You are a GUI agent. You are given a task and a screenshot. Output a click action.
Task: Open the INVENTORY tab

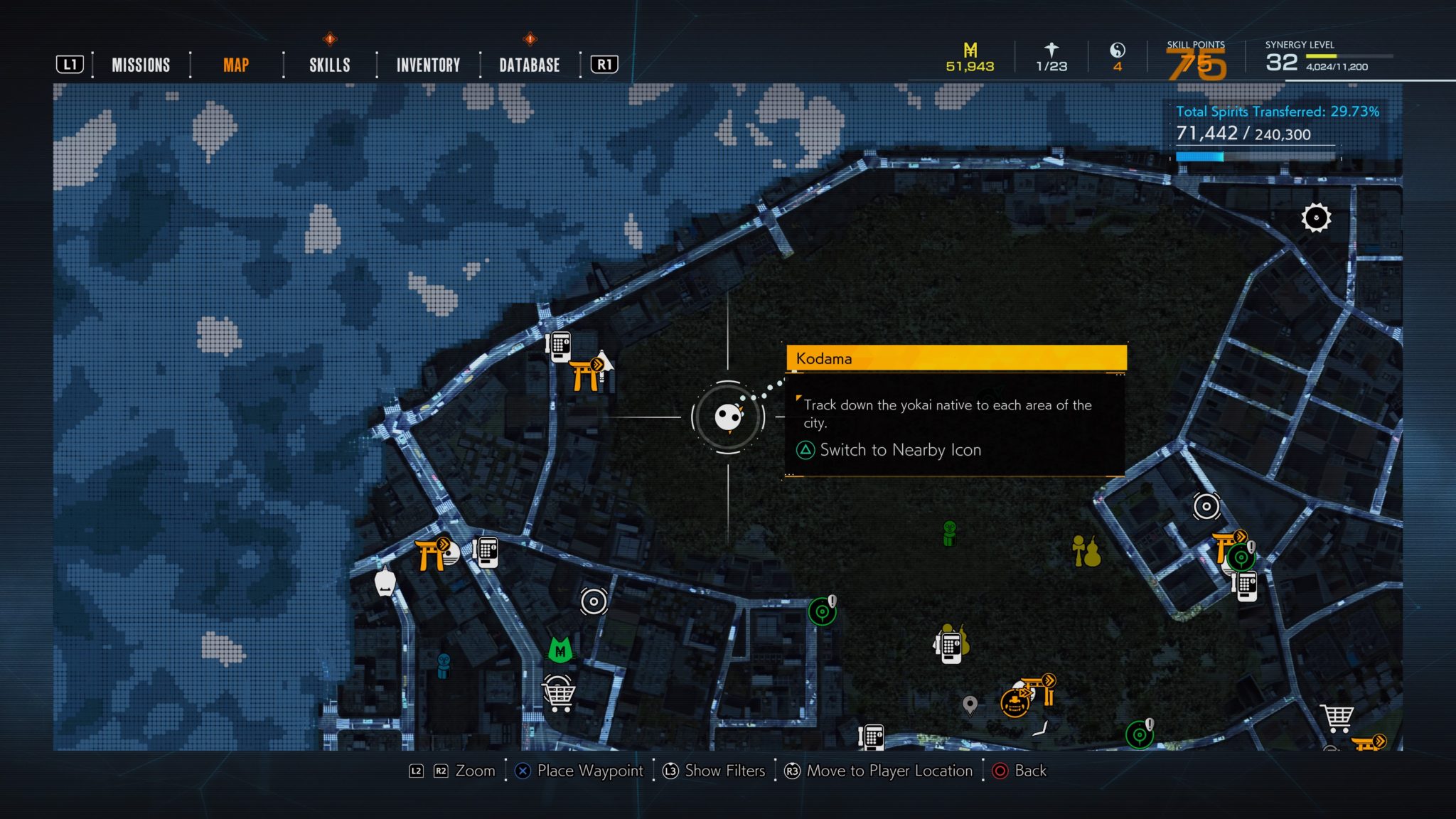[428, 65]
